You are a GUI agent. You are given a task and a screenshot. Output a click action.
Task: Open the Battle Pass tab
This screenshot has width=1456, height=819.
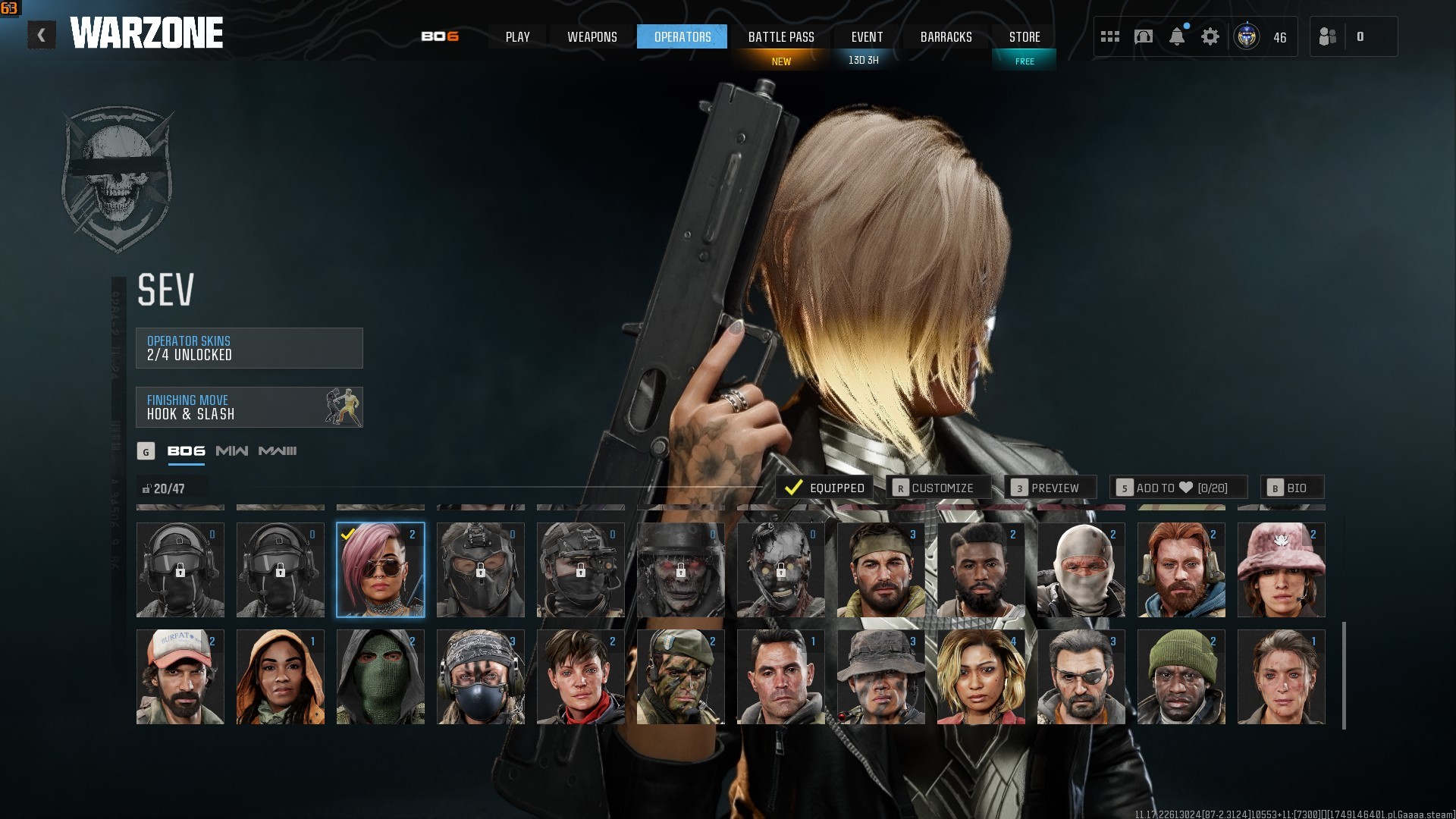click(x=780, y=36)
